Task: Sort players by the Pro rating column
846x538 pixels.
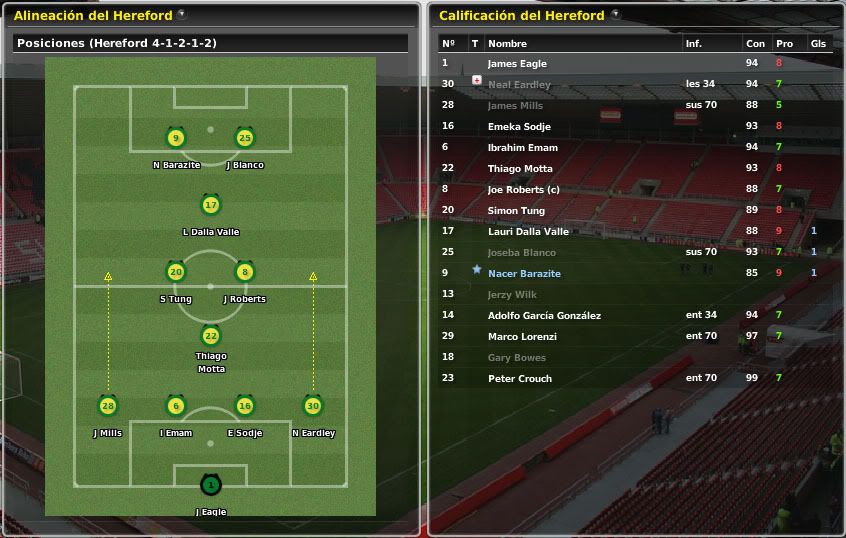Action: pos(784,44)
